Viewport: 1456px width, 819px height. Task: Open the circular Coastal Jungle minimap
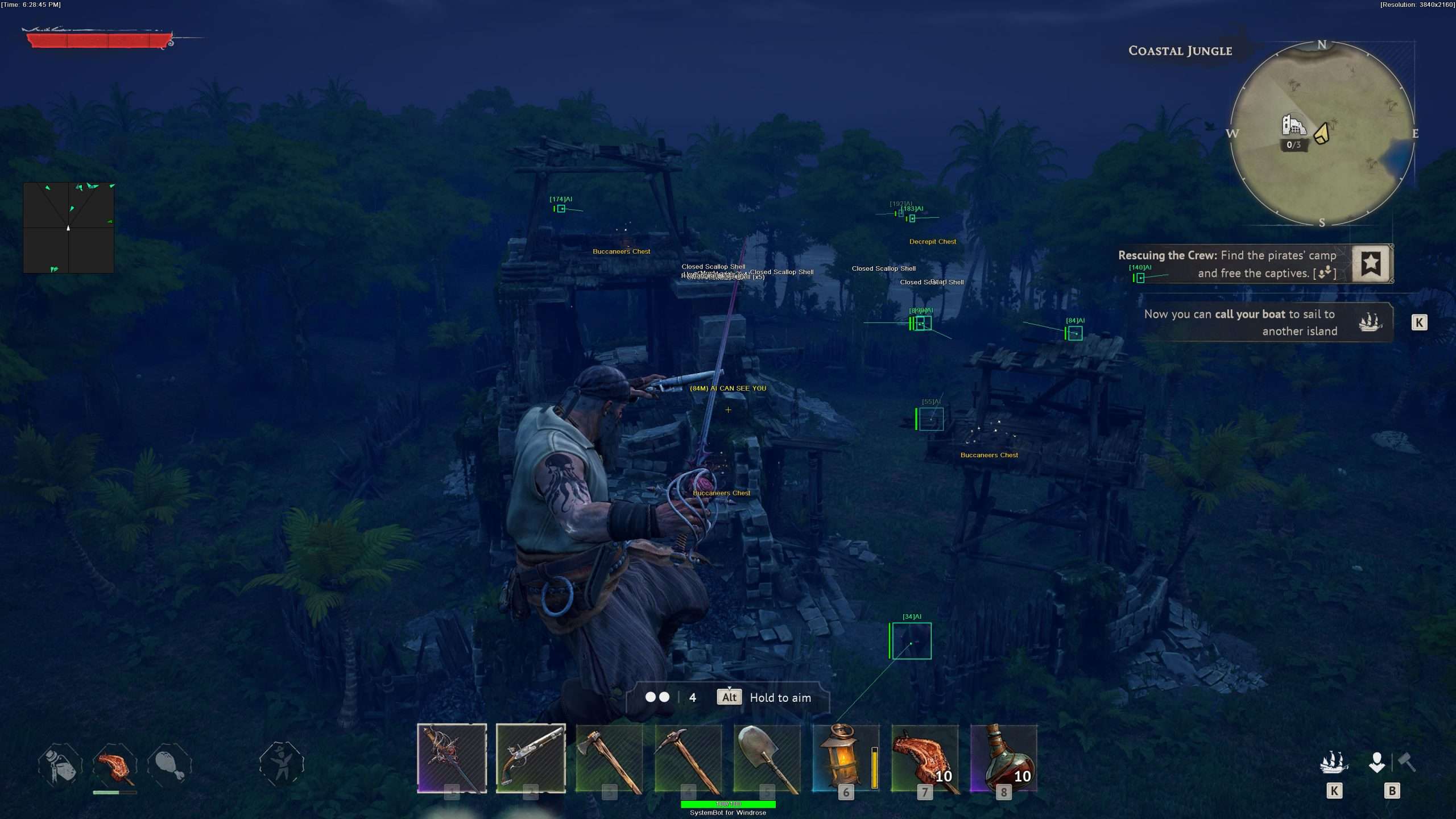(x=1322, y=134)
